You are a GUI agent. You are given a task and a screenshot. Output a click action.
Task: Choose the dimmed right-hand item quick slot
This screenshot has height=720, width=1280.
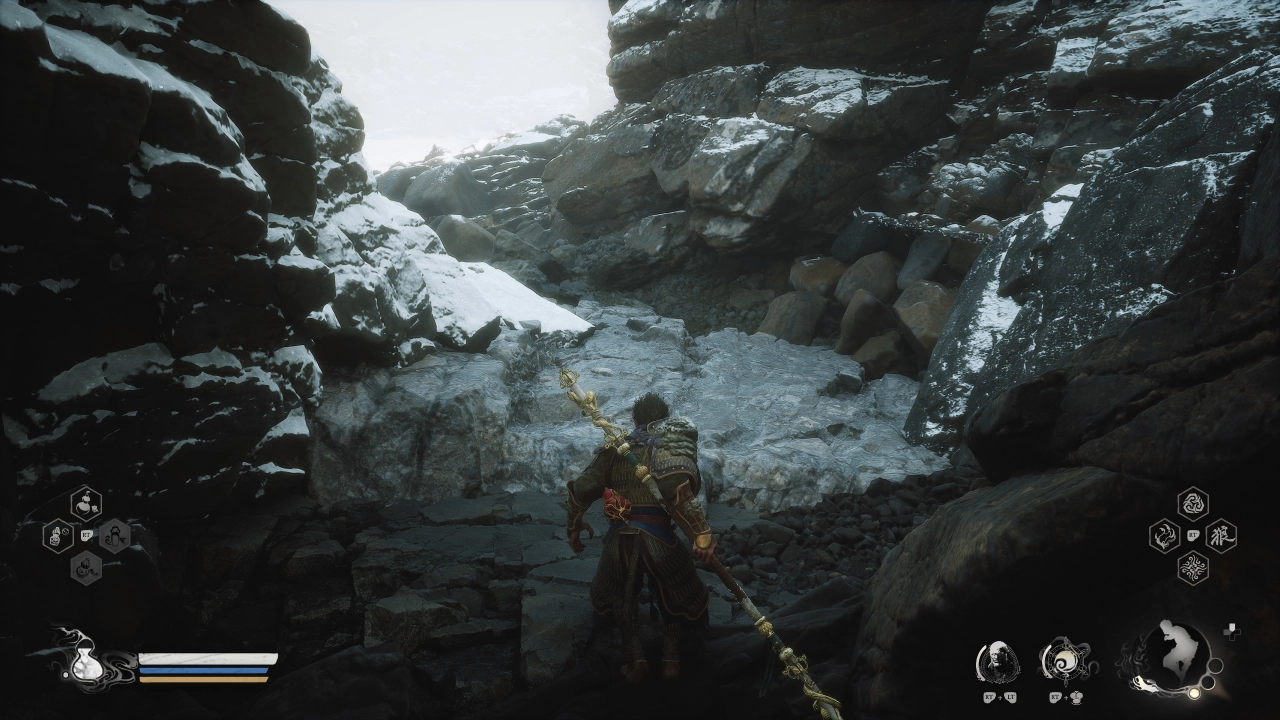coord(114,536)
